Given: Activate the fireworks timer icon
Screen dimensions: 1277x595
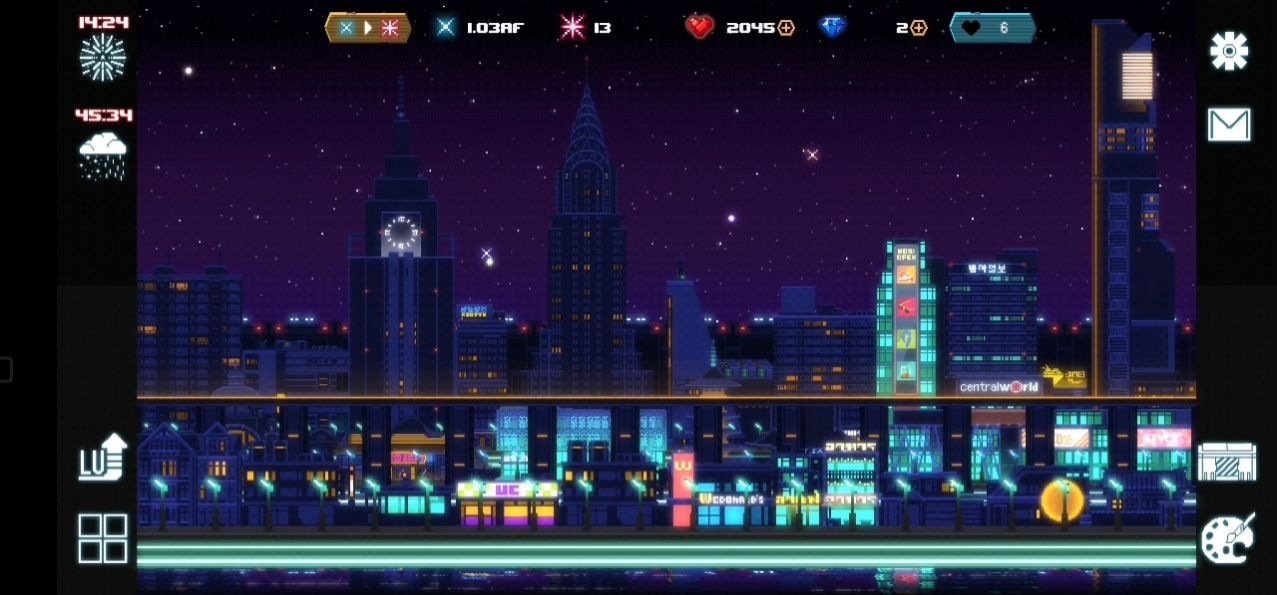Looking at the screenshot, I should (x=103, y=56).
